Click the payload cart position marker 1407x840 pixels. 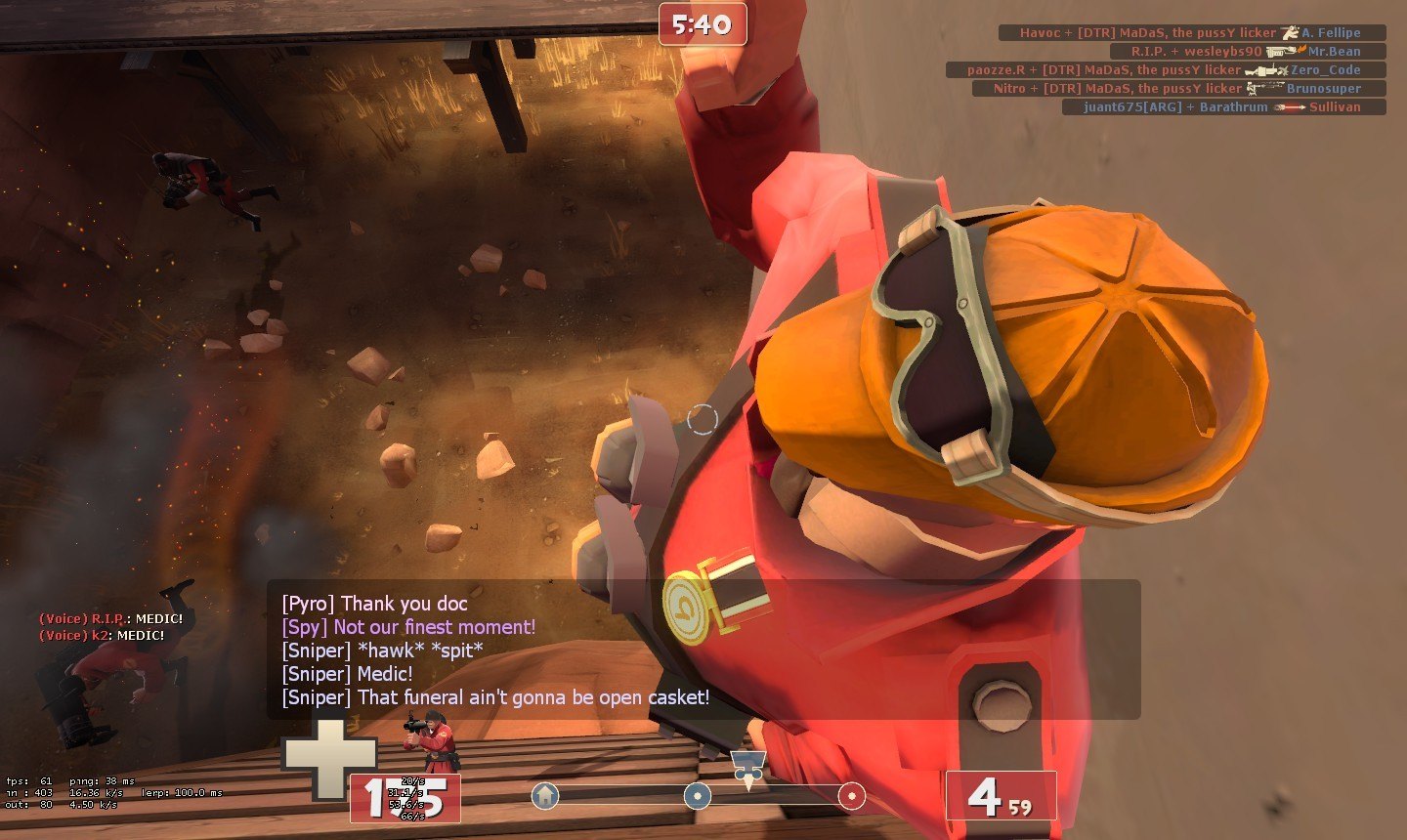[747, 768]
